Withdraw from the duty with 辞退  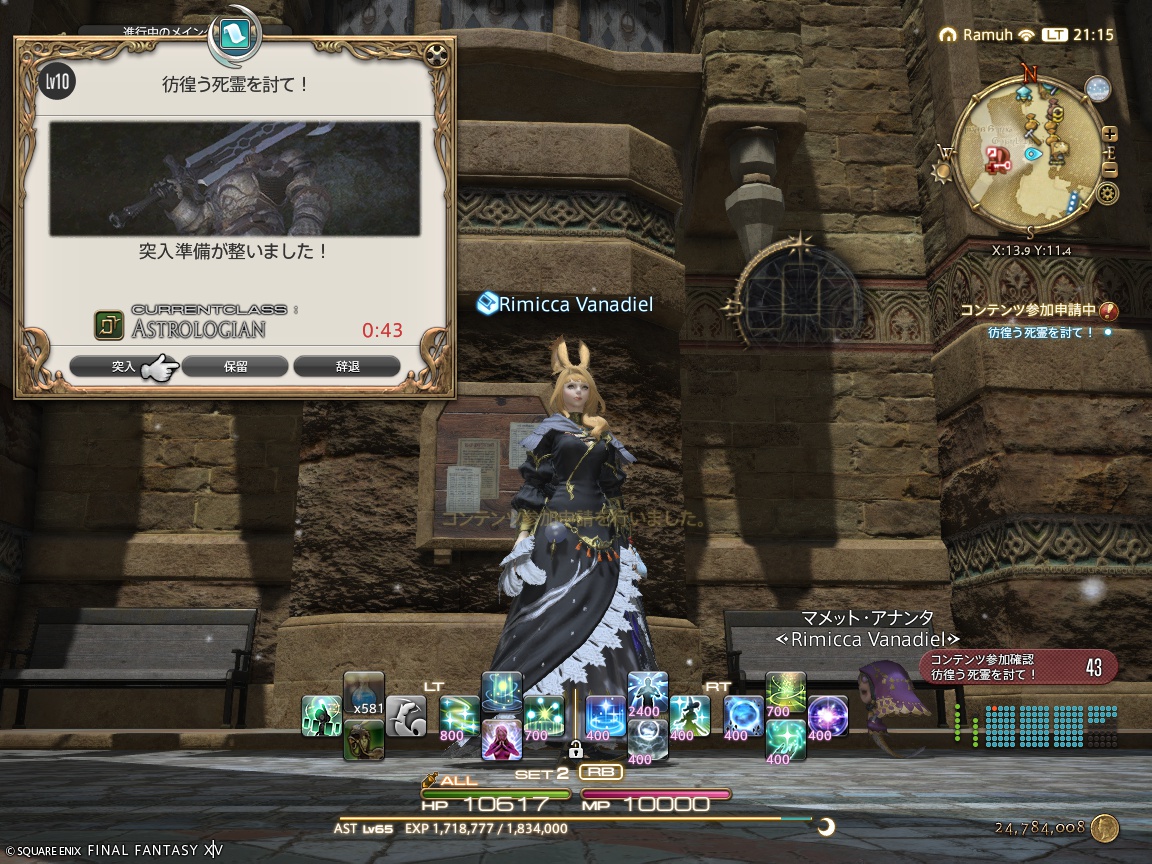(347, 367)
